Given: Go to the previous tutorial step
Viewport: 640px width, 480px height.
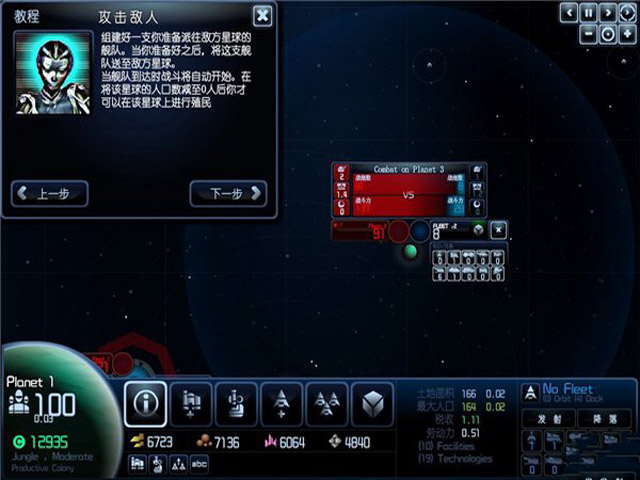Looking at the screenshot, I should pyautogui.click(x=49, y=193).
